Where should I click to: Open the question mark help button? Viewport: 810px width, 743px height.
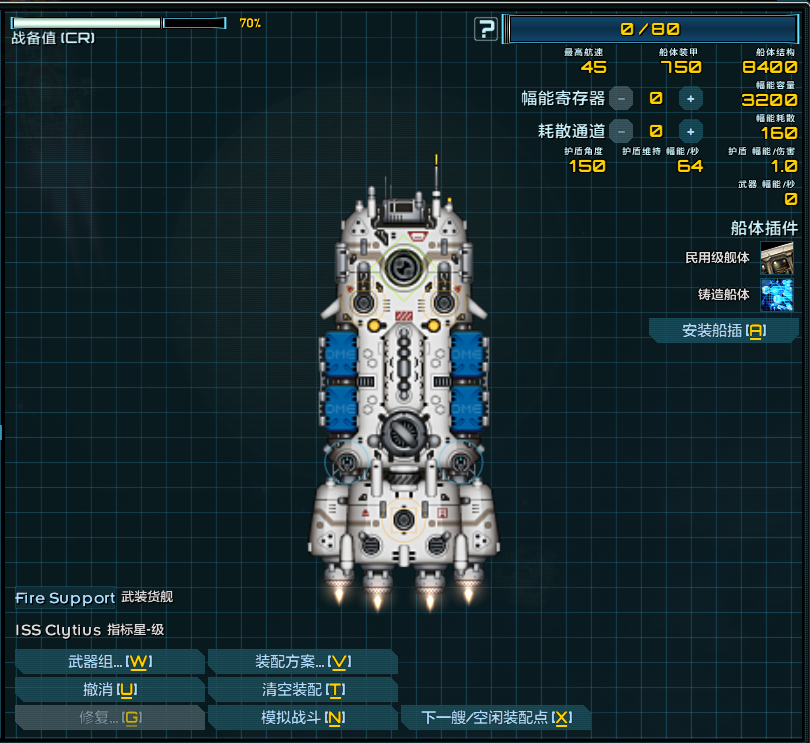[486, 29]
